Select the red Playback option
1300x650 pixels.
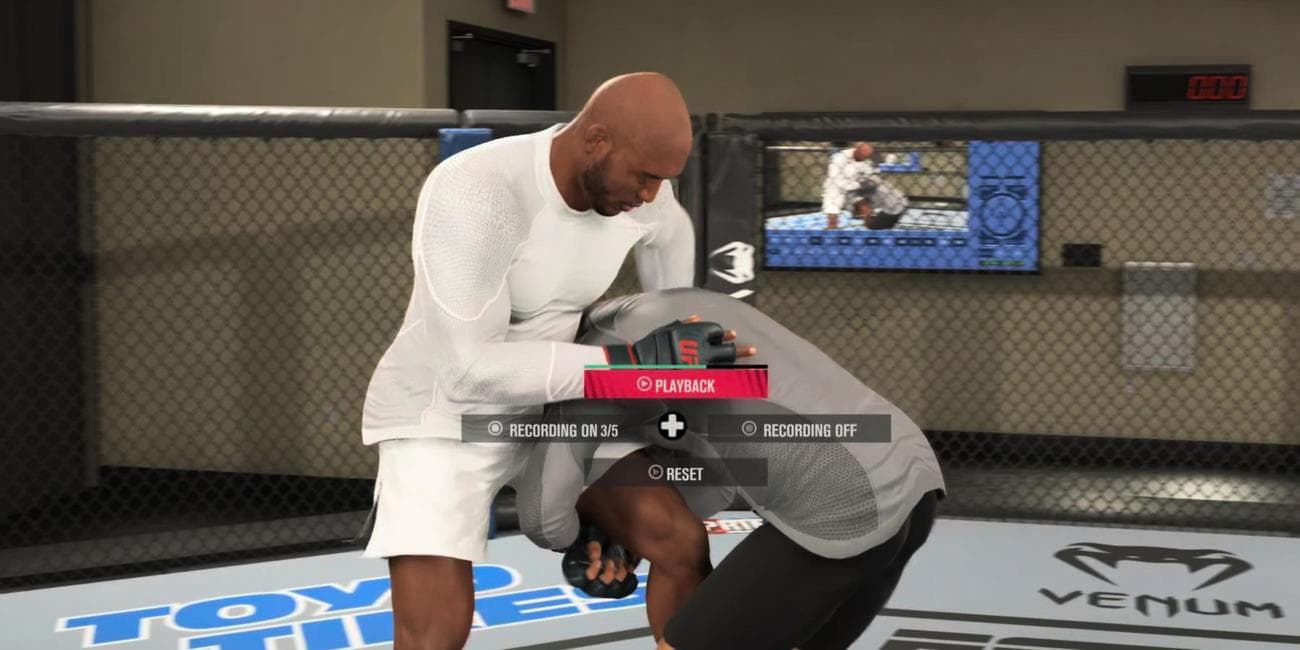pos(676,384)
